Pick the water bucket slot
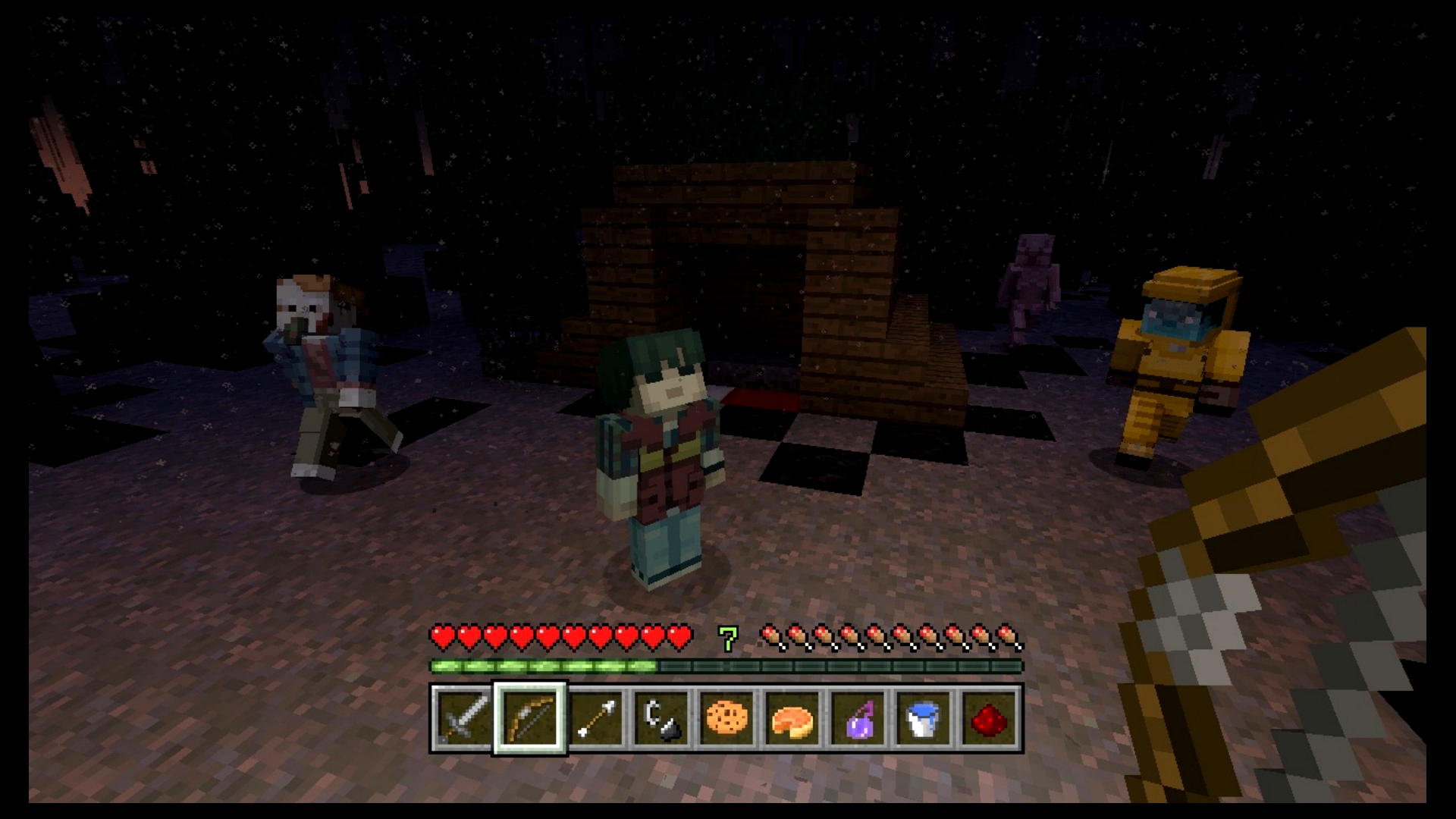 (924, 717)
